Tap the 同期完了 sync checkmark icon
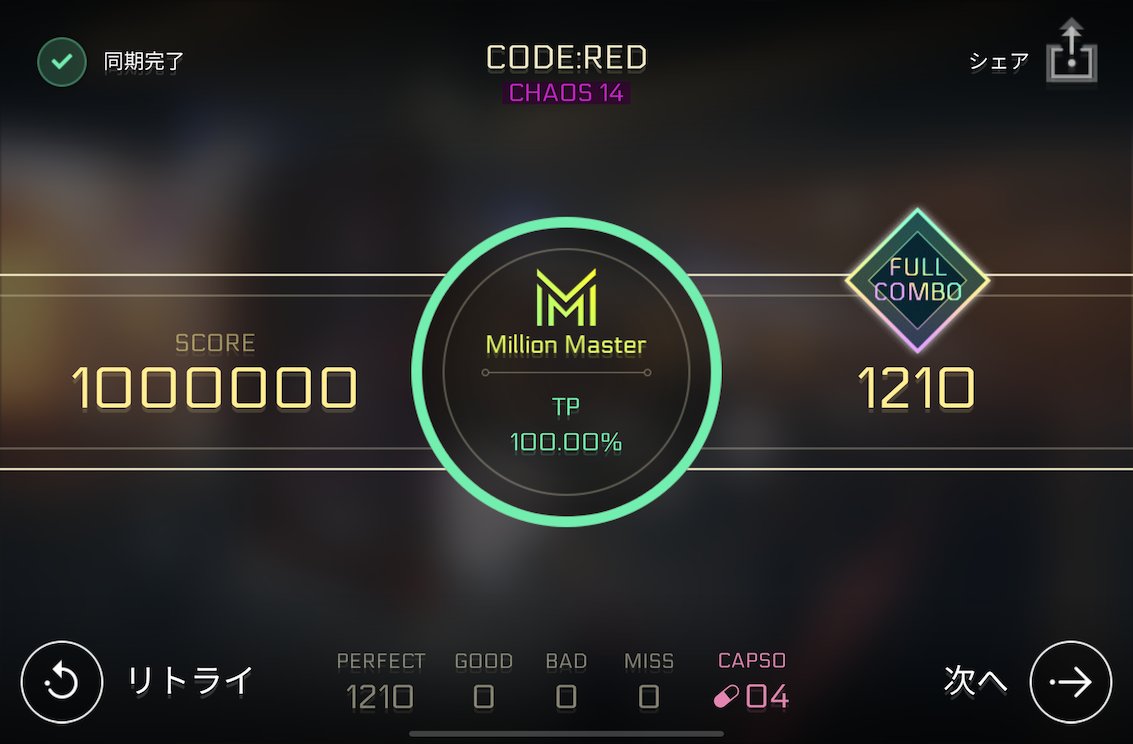Screen dimensions: 1133x744 62,62
